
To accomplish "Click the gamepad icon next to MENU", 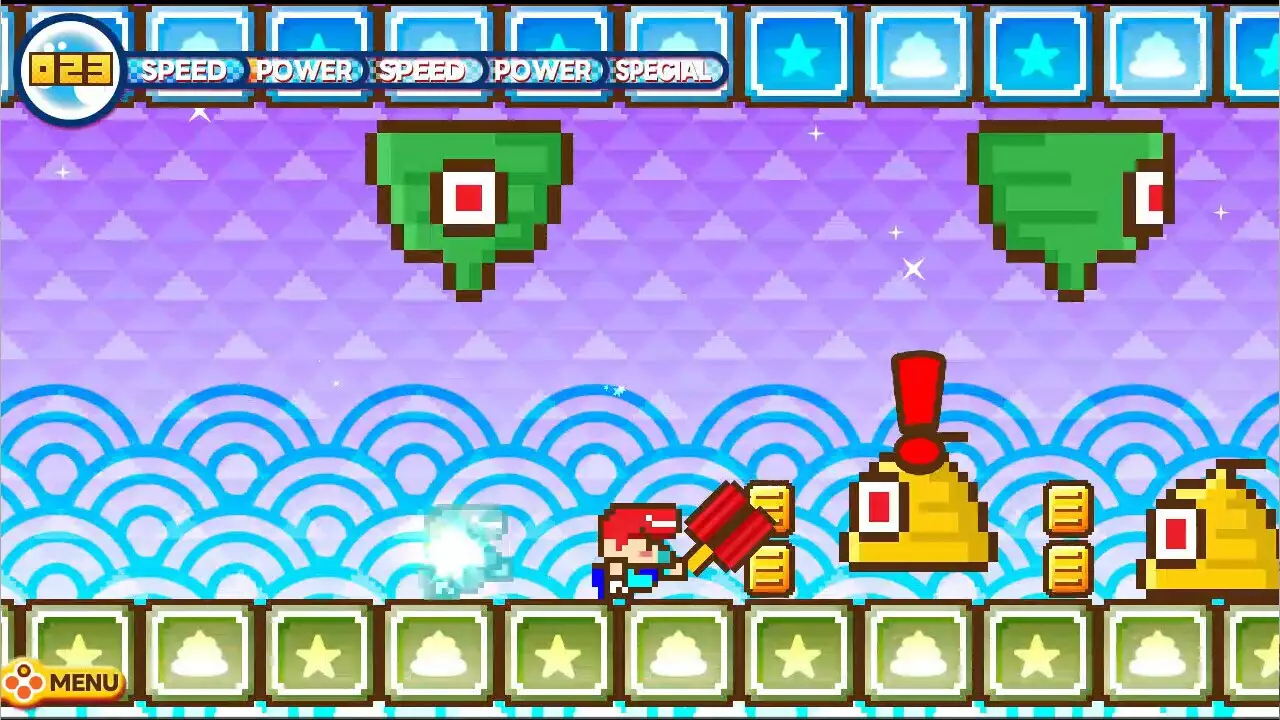I will pos(24,681).
